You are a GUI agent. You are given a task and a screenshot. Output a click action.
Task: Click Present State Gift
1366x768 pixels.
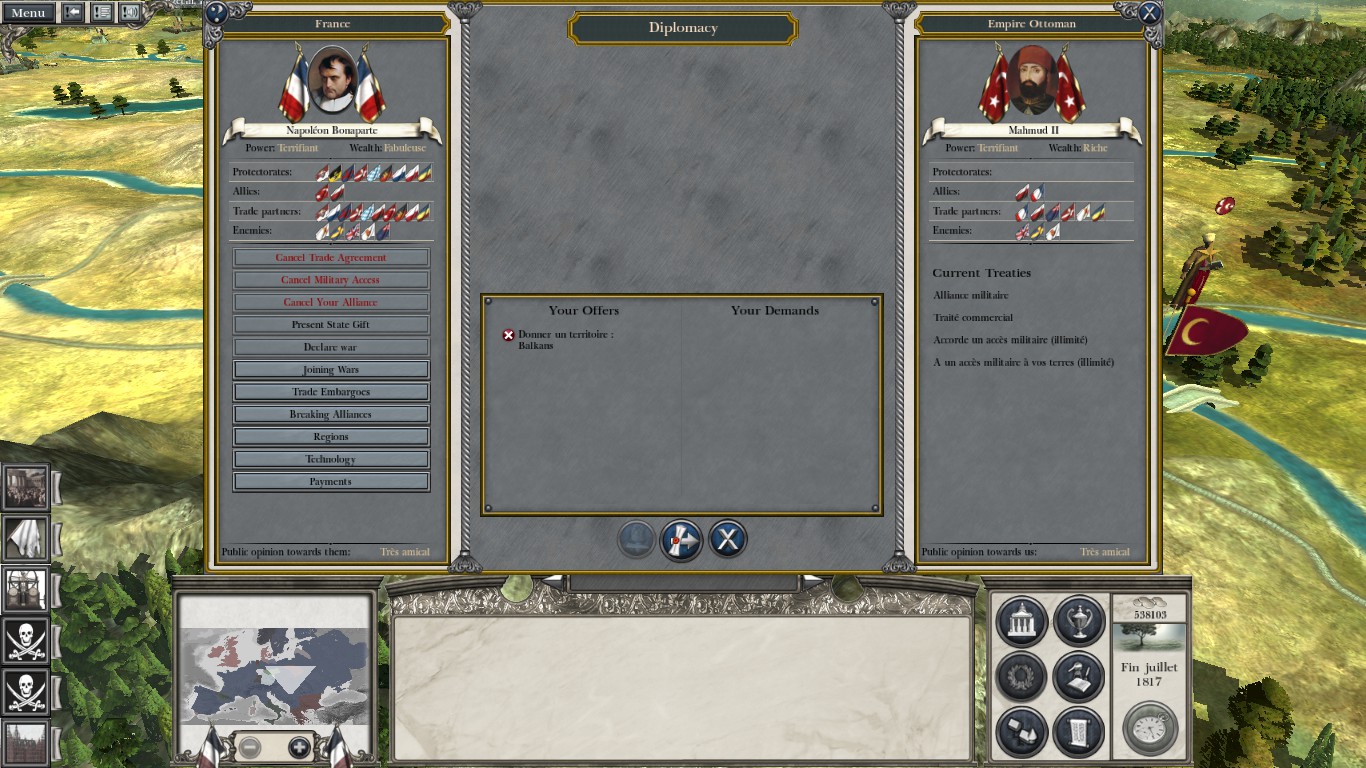coord(331,325)
